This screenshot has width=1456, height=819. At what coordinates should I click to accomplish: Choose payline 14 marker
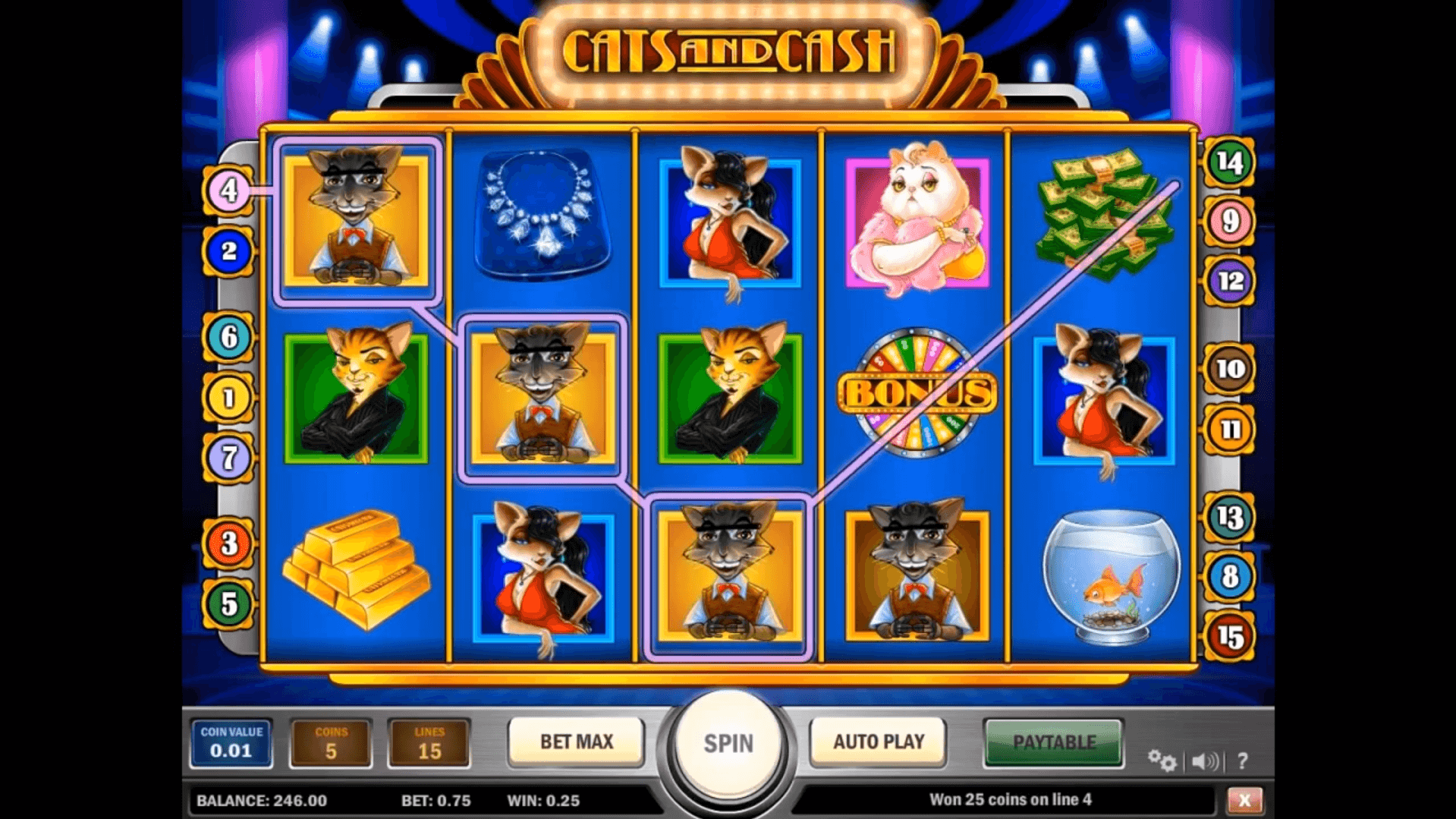point(1229,162)
